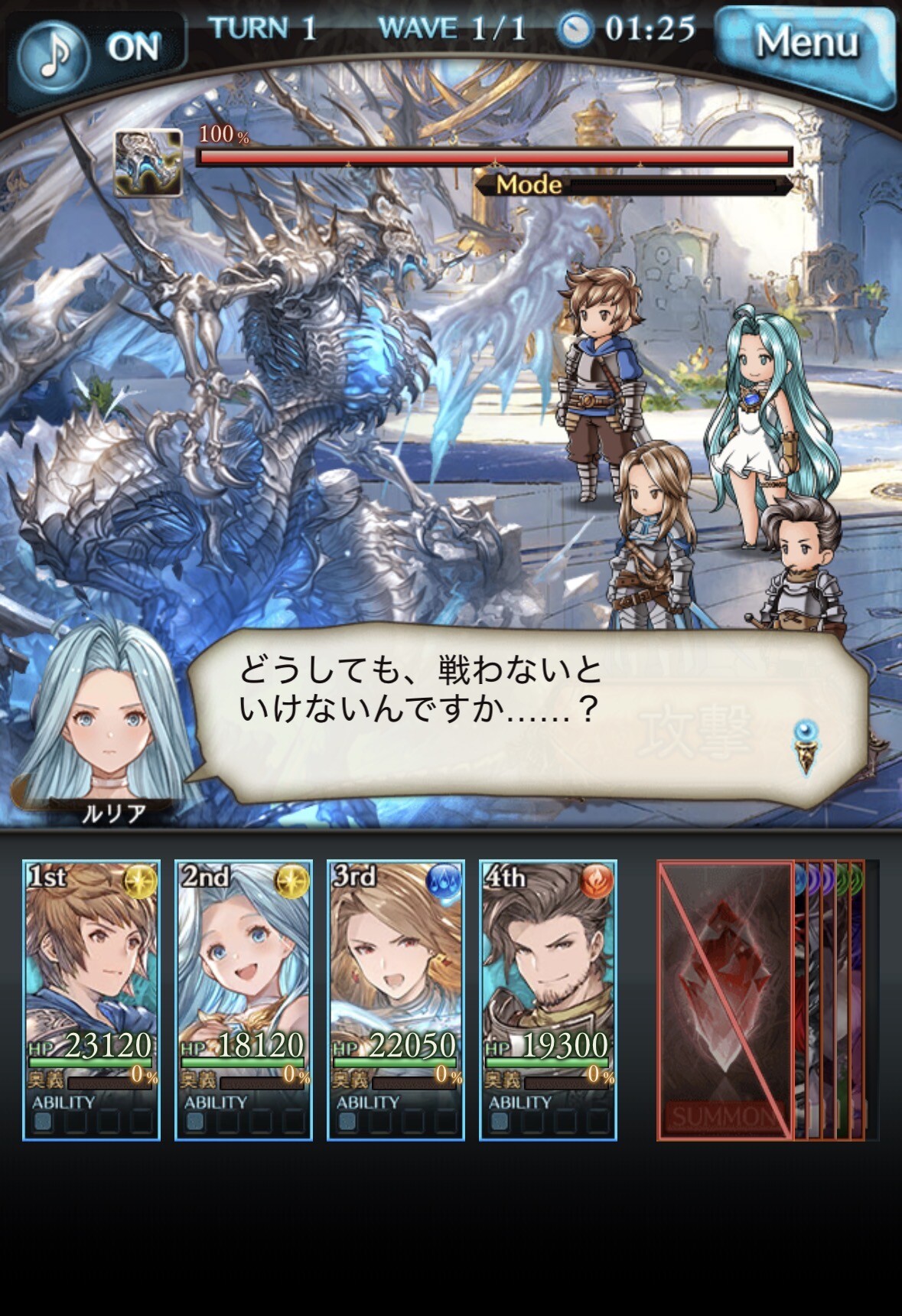This screenshot has height=1316, width=902.
Task: Pick the 4th party member card
Action: point(548,999)
